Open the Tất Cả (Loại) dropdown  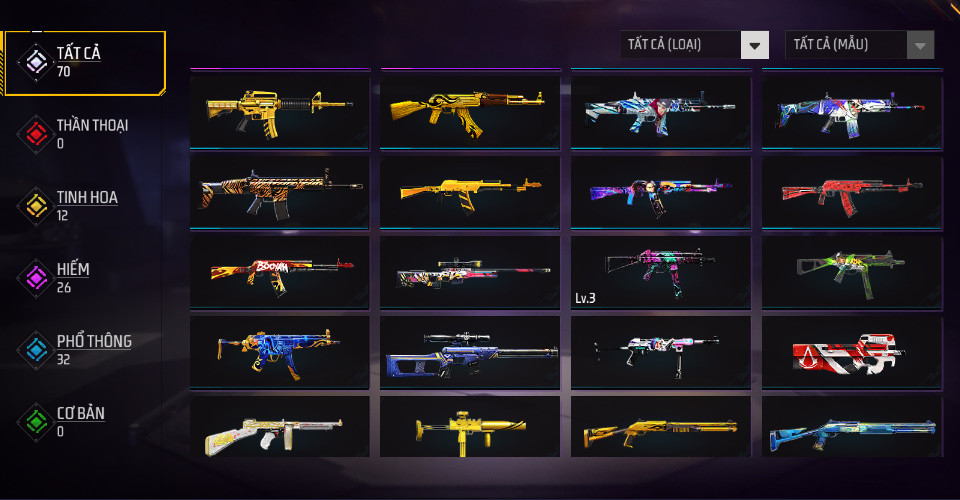point(694,45)
